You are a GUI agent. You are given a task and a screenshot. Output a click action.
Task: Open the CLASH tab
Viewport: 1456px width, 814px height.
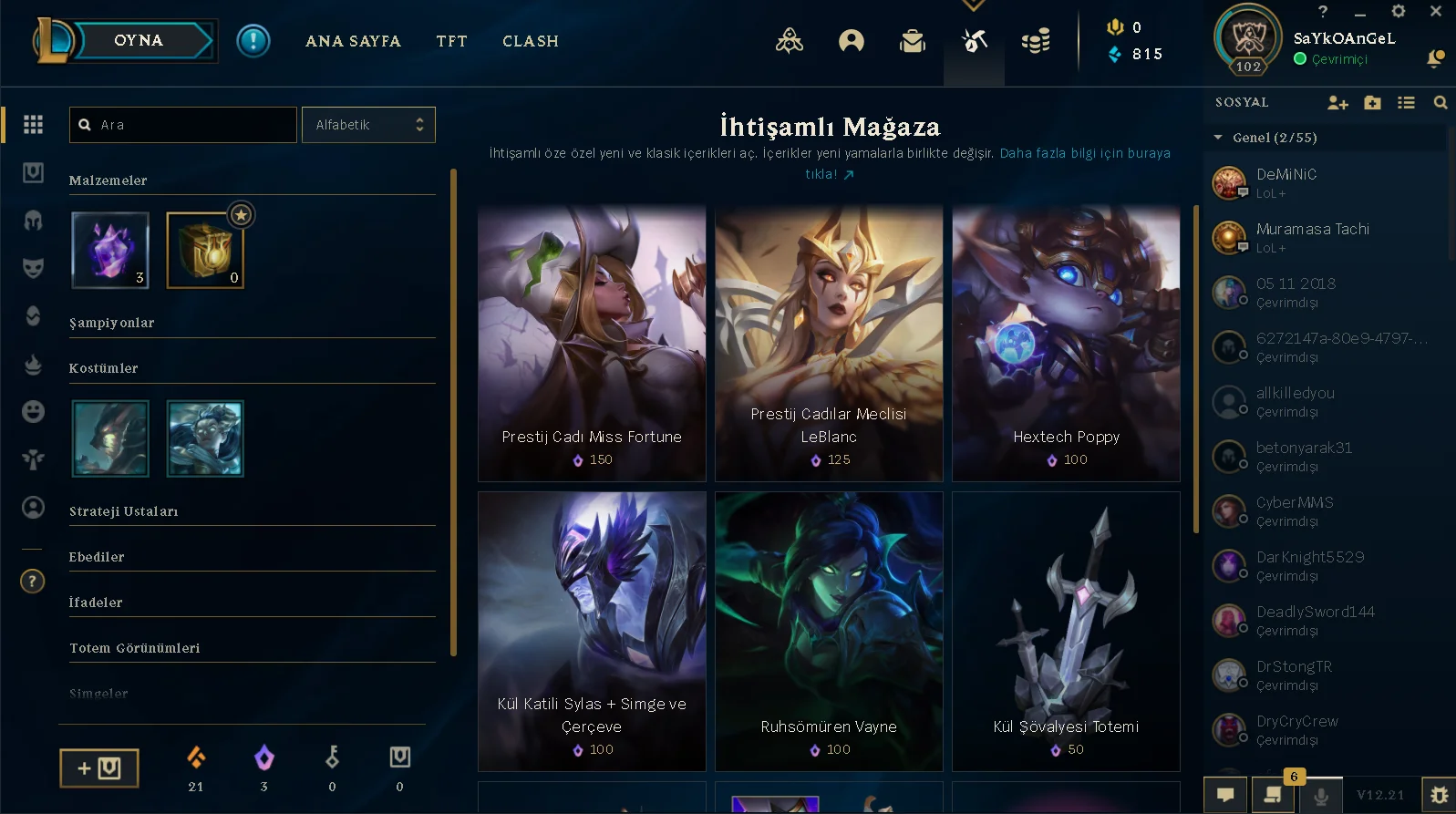click(x=530, y=41)
